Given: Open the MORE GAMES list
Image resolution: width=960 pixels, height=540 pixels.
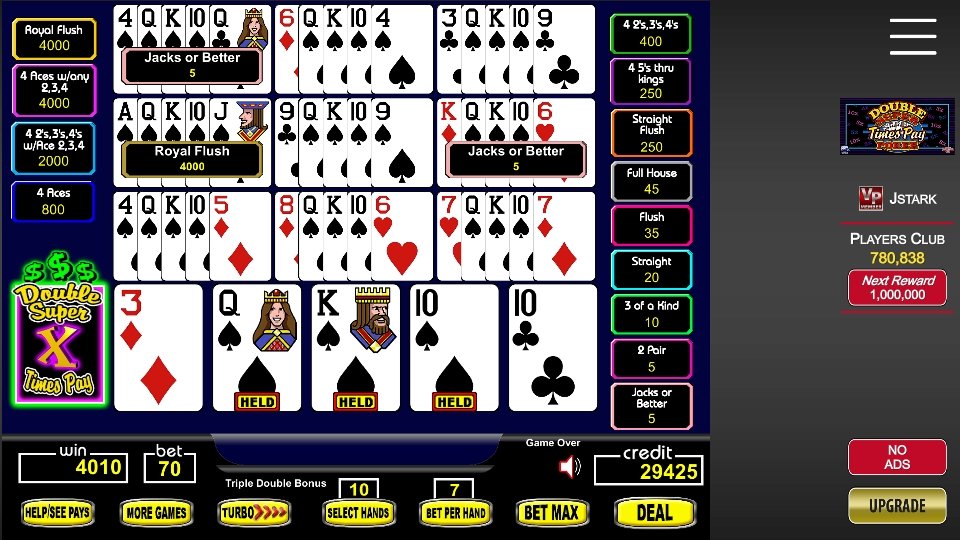Looking at the screenshot, I should pos(156,513).
